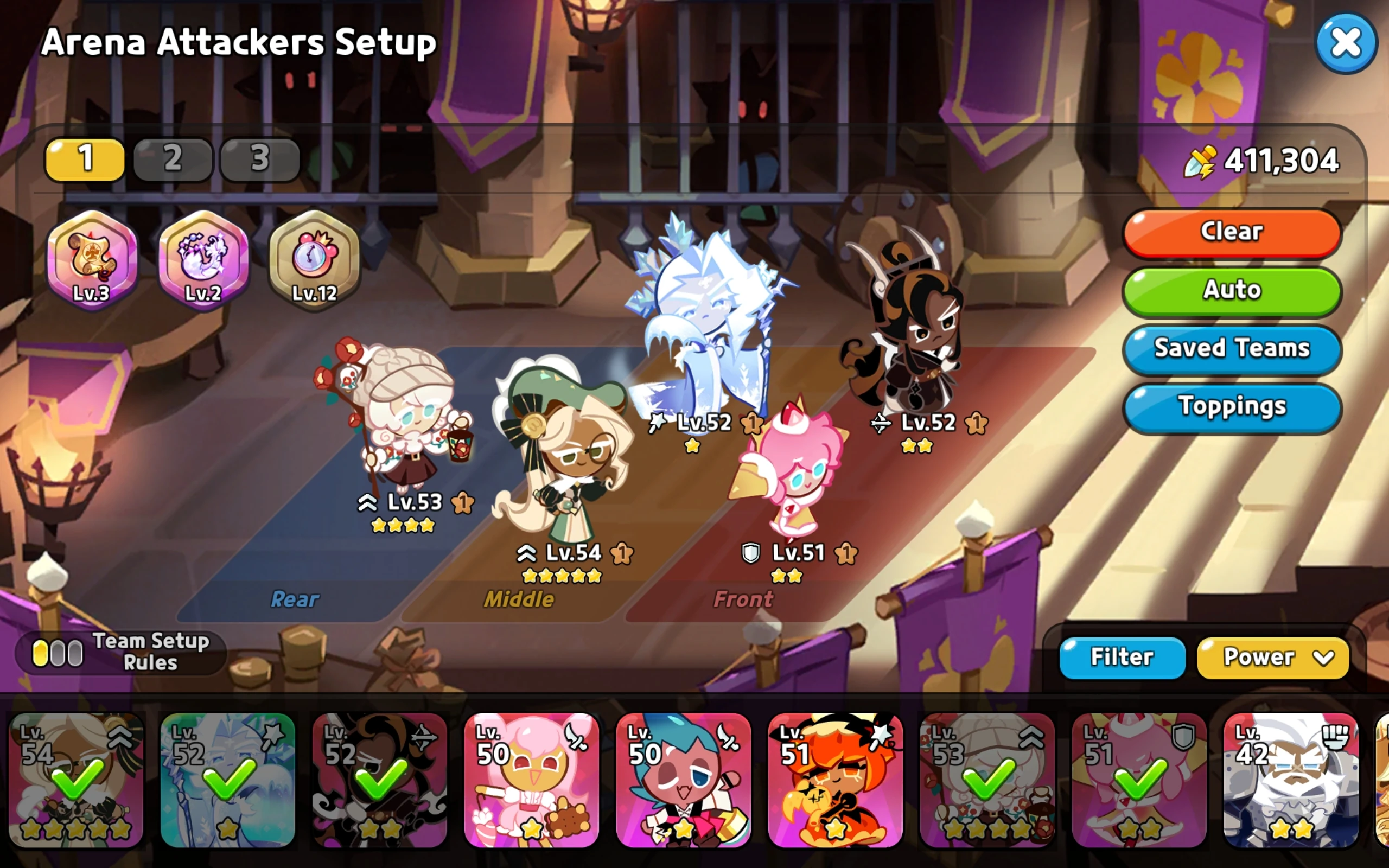Open the Power sort dropdown
The image size is (1389, 868).
(1272, 658)
